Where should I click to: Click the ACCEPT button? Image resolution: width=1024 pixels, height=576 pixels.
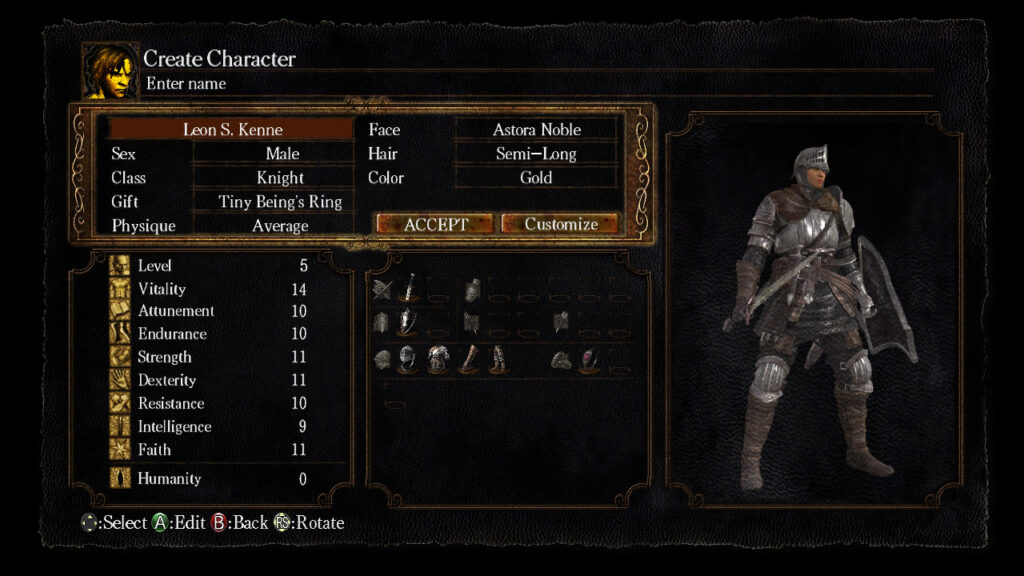tap(435, 224)
